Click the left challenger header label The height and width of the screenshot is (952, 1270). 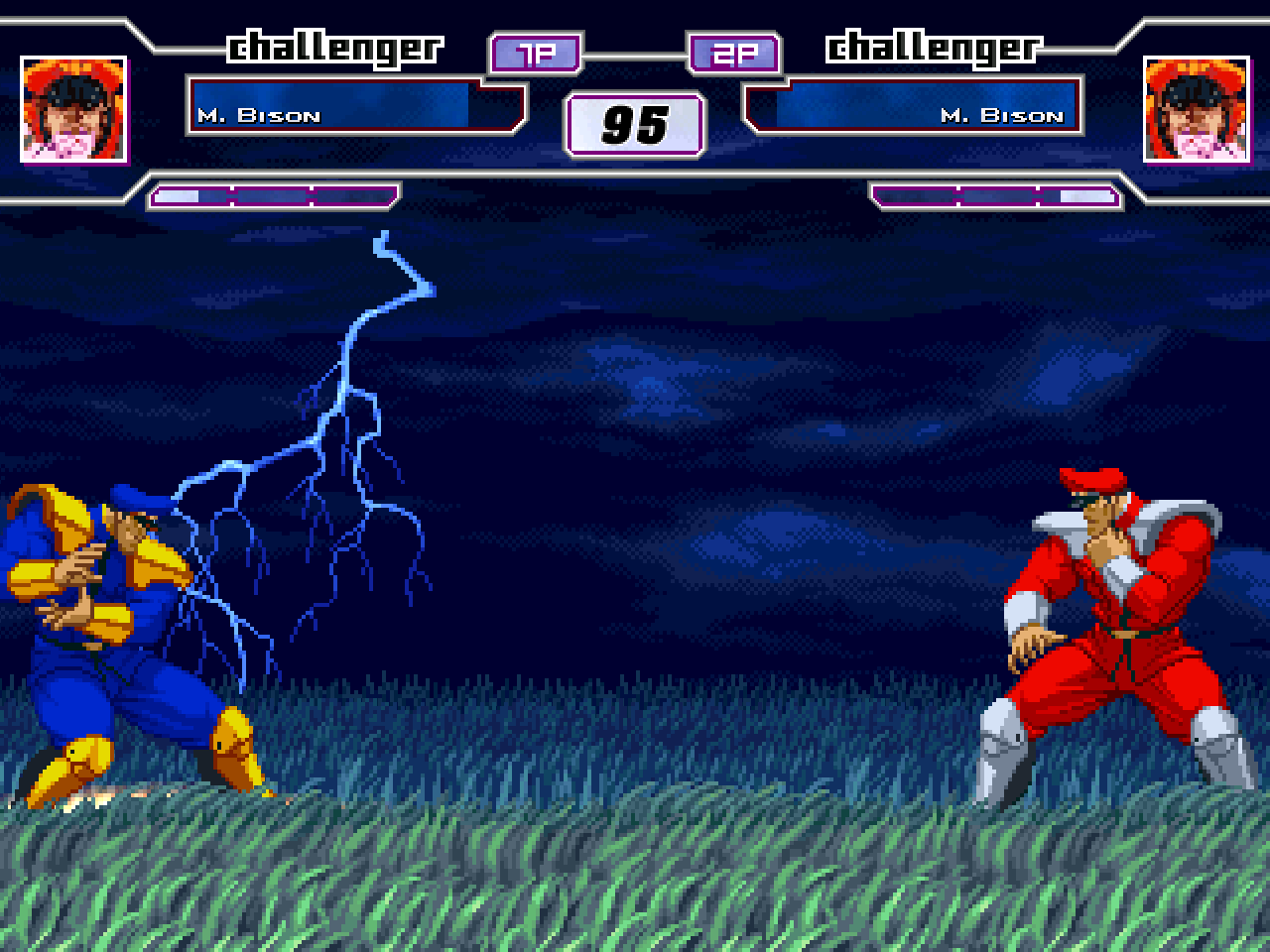pyautogui.click(x=336, y=46)
